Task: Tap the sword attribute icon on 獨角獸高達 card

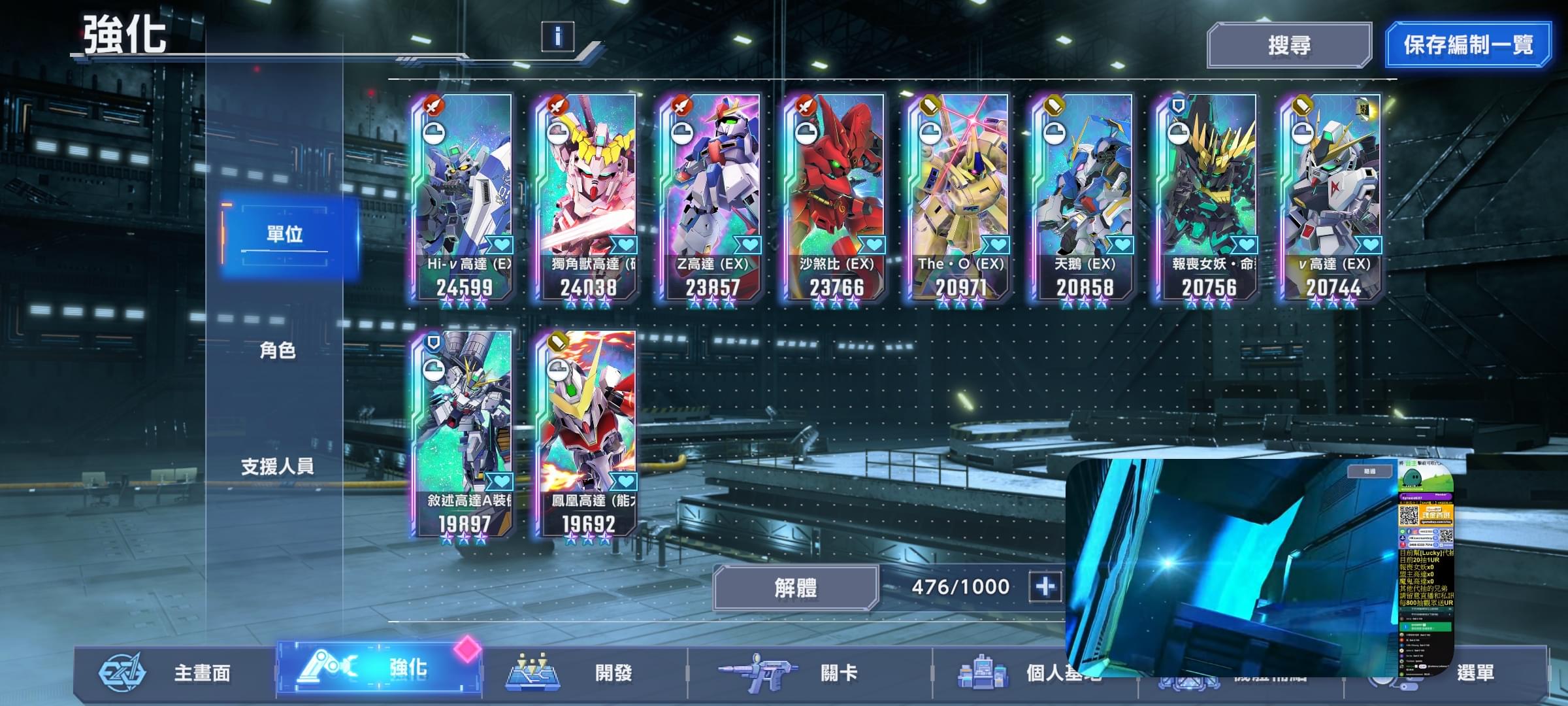Action: point(559,105)
